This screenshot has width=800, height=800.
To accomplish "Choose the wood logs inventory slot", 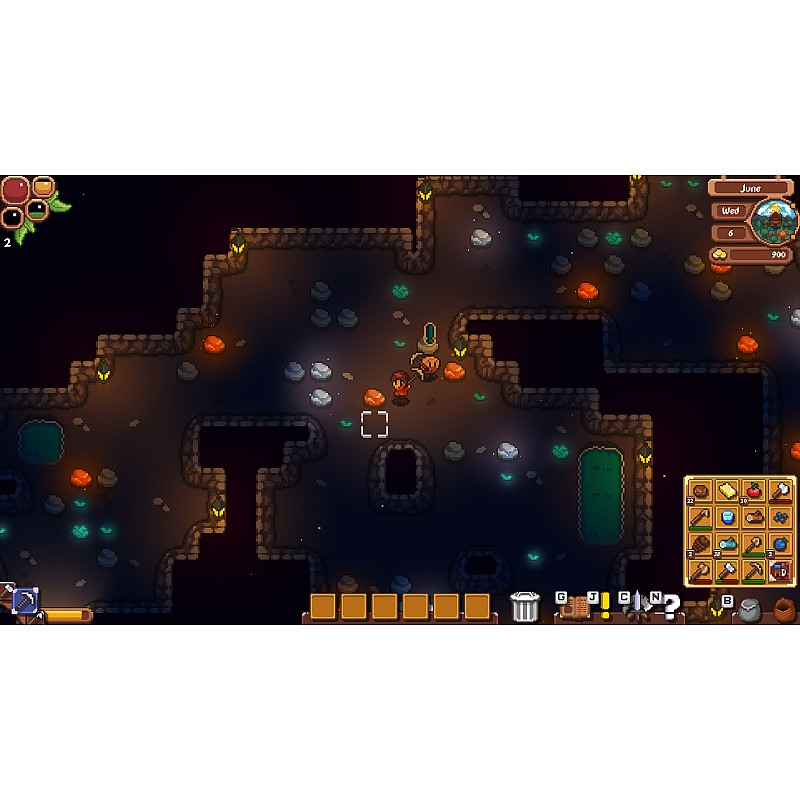I will pyautogui.click(x=753, y=518).
